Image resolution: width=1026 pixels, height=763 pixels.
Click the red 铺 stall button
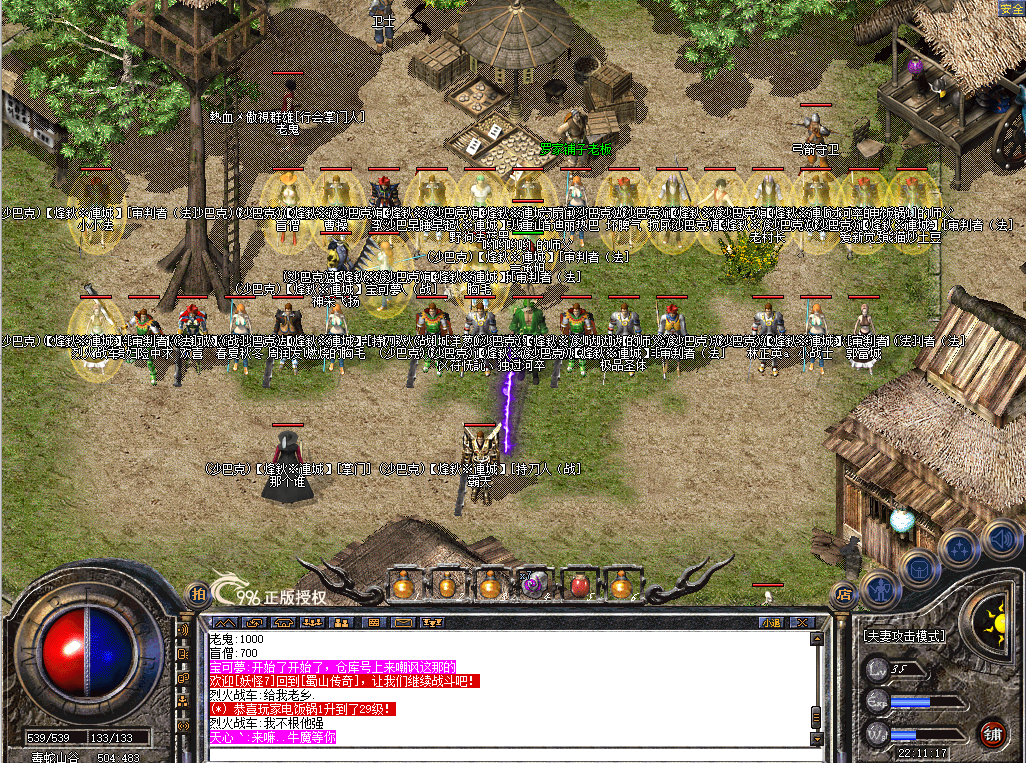tap(991, 731)
